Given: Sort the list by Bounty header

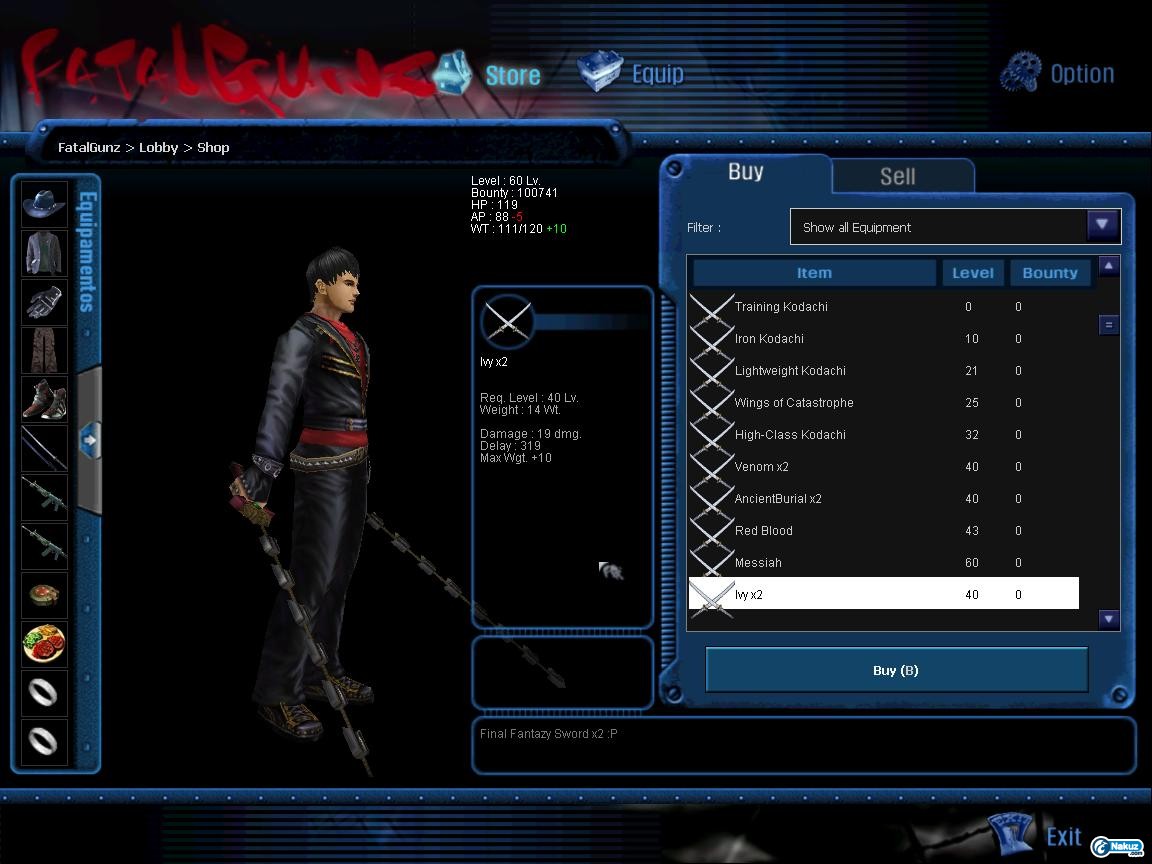Looking at the screenshot, I should click(x=1049, y=273).
